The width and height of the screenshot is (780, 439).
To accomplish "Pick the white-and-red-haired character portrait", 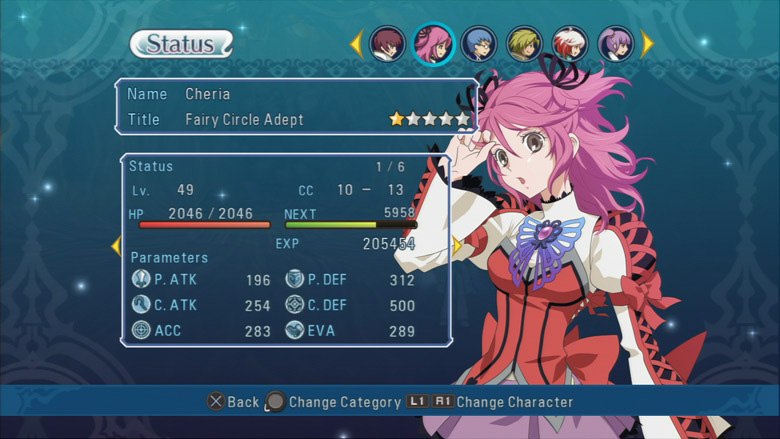I will click(x=569, y=43).
